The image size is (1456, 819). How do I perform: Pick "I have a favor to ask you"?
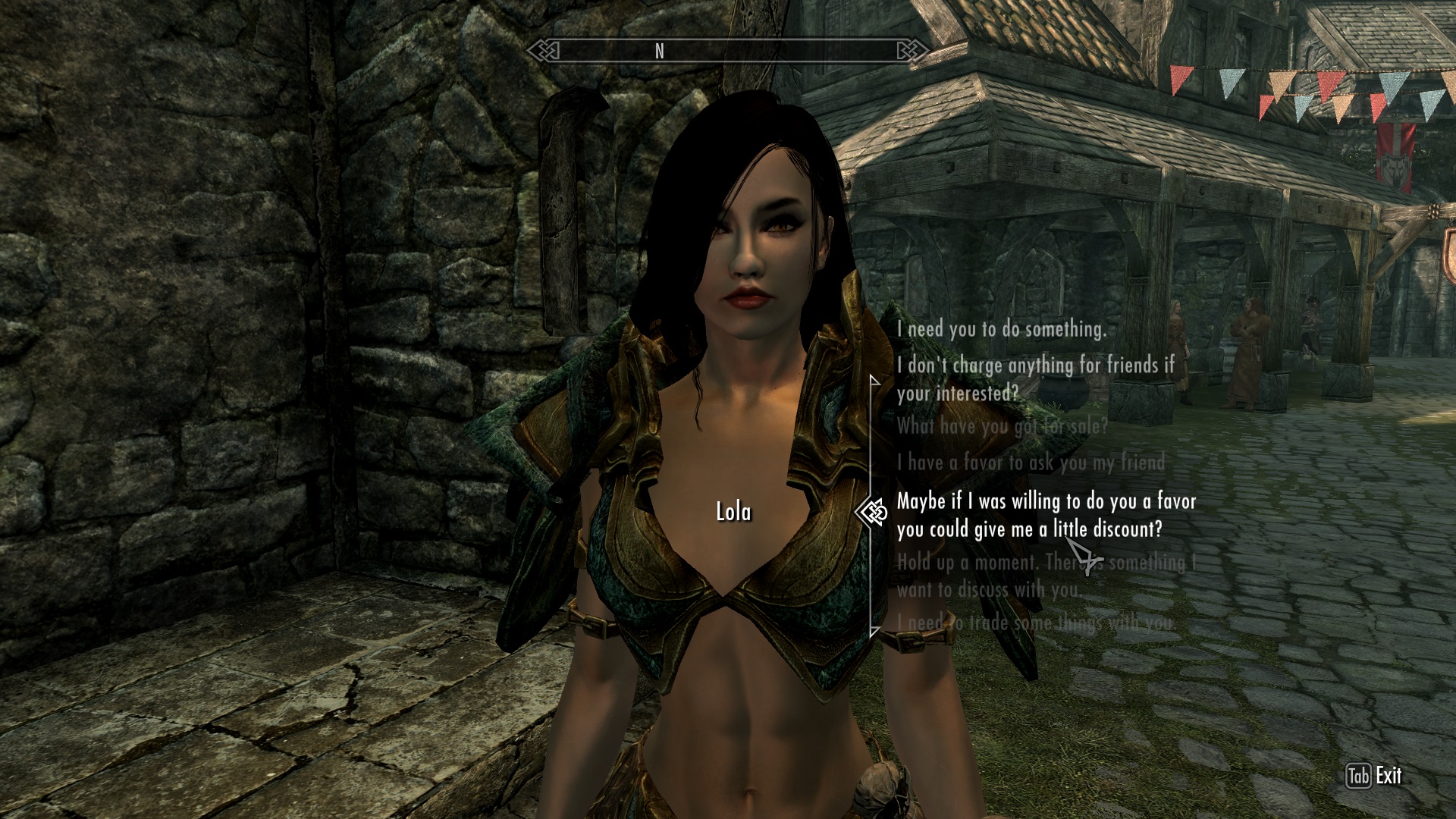[x=1030, y=462]
